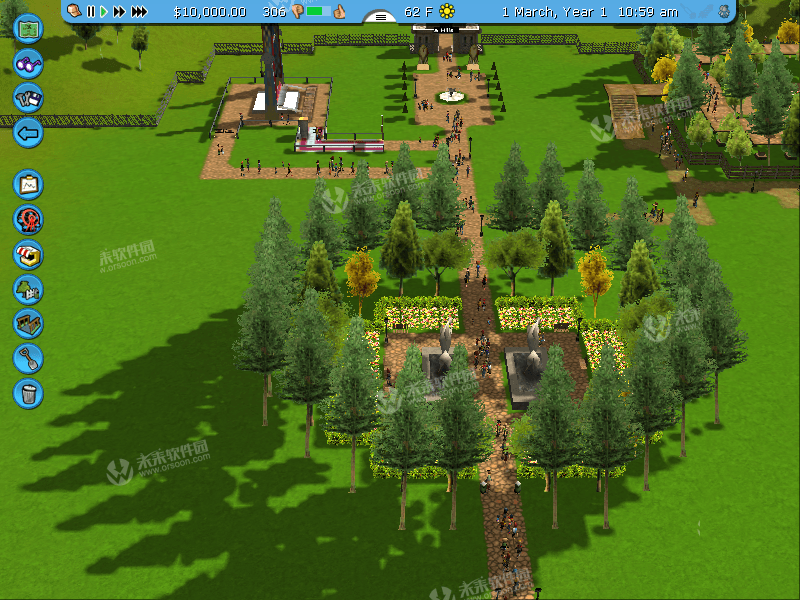The image size is (800, 600).
Task: Set double fast-forward speed
Action: coord(119,12)
